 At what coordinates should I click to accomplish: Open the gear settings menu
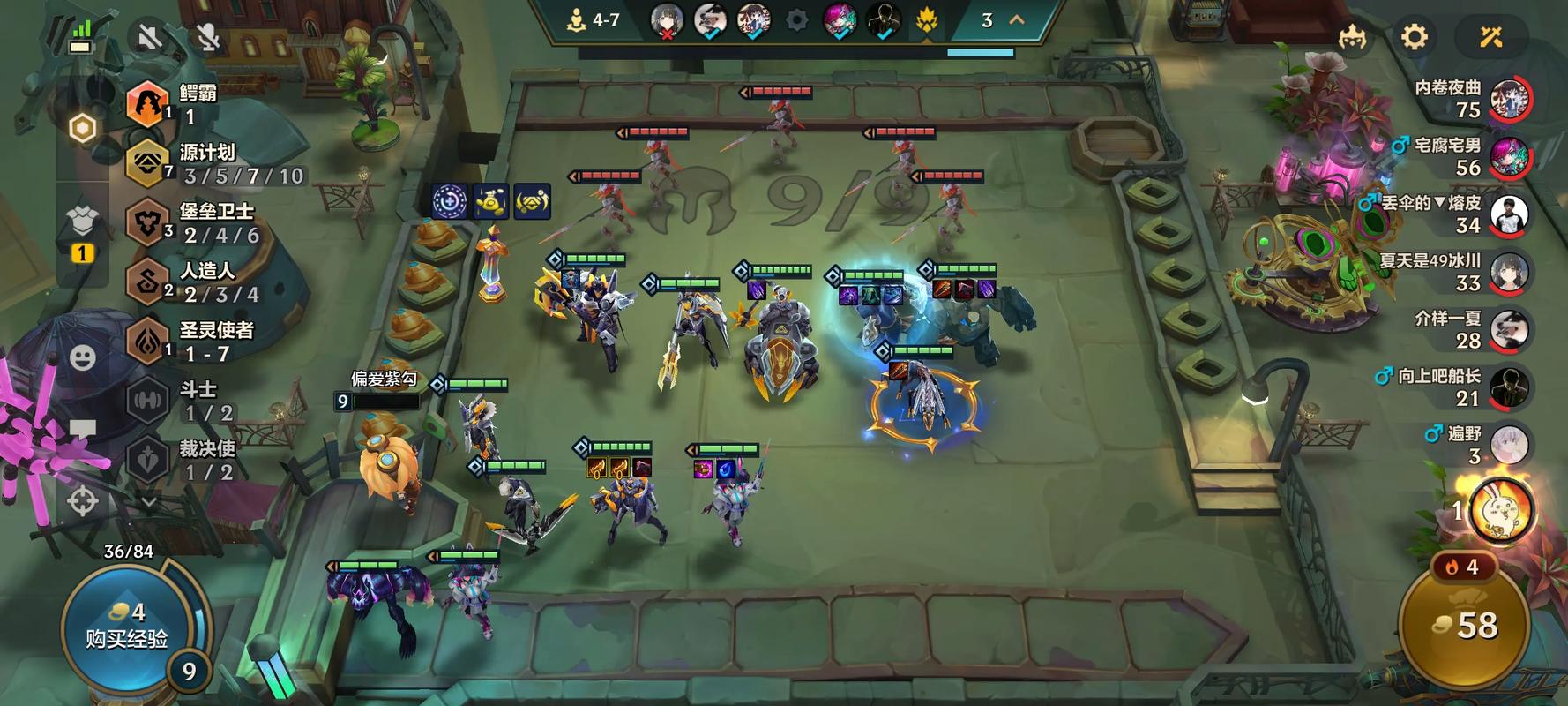[x=1414, y=37]
